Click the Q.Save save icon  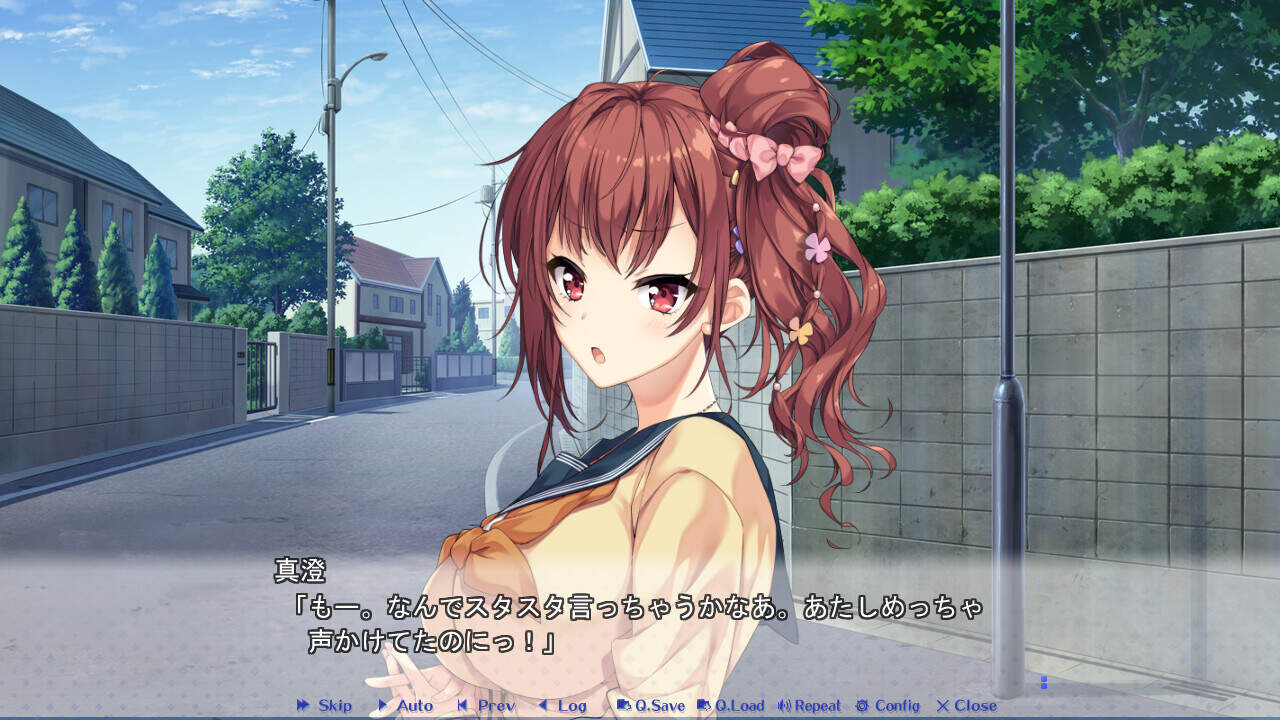622,705
